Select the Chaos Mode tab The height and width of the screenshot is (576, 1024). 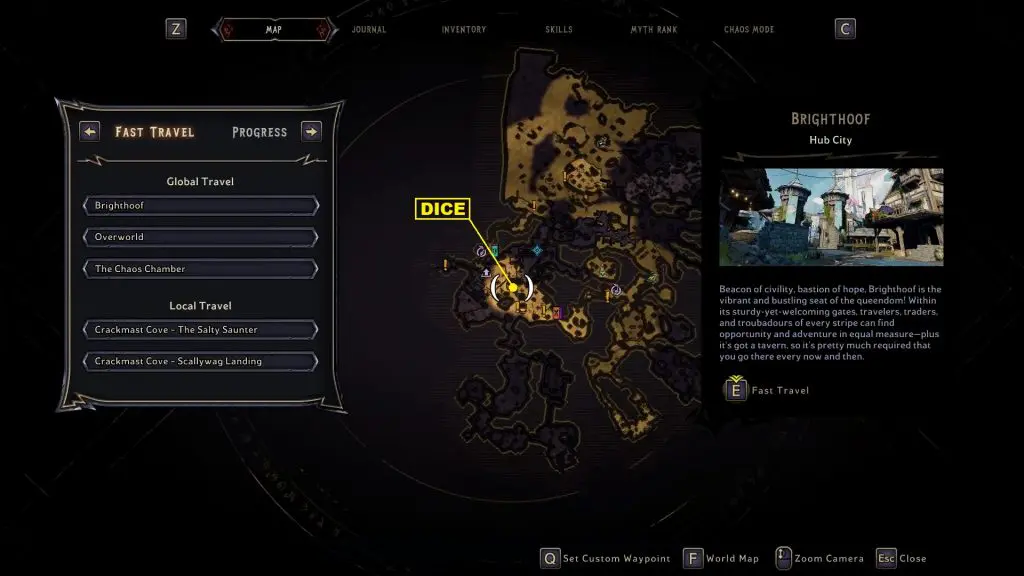[749, 30]
